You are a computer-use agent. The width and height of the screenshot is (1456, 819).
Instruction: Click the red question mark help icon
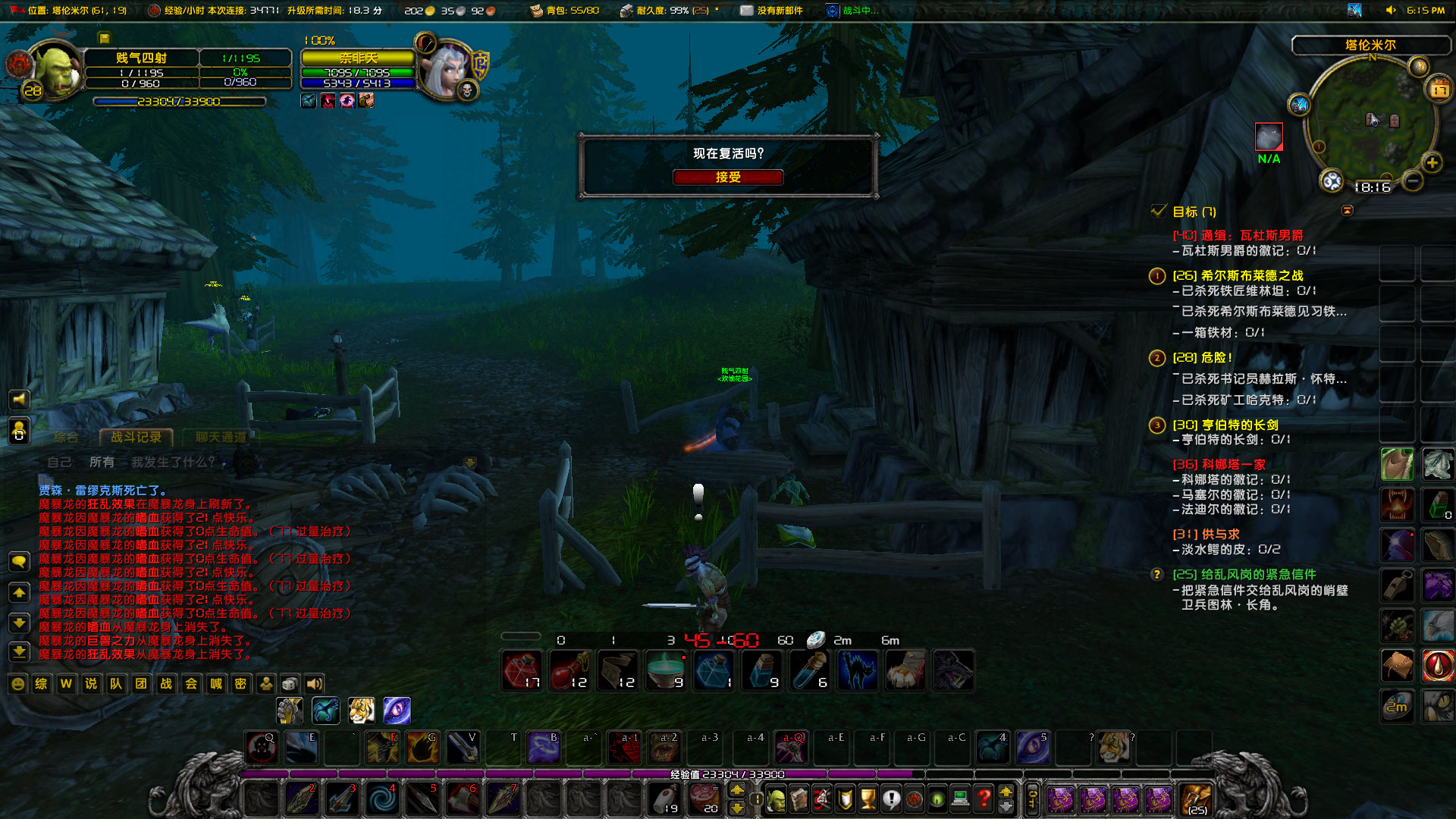(x=984, y=799)
